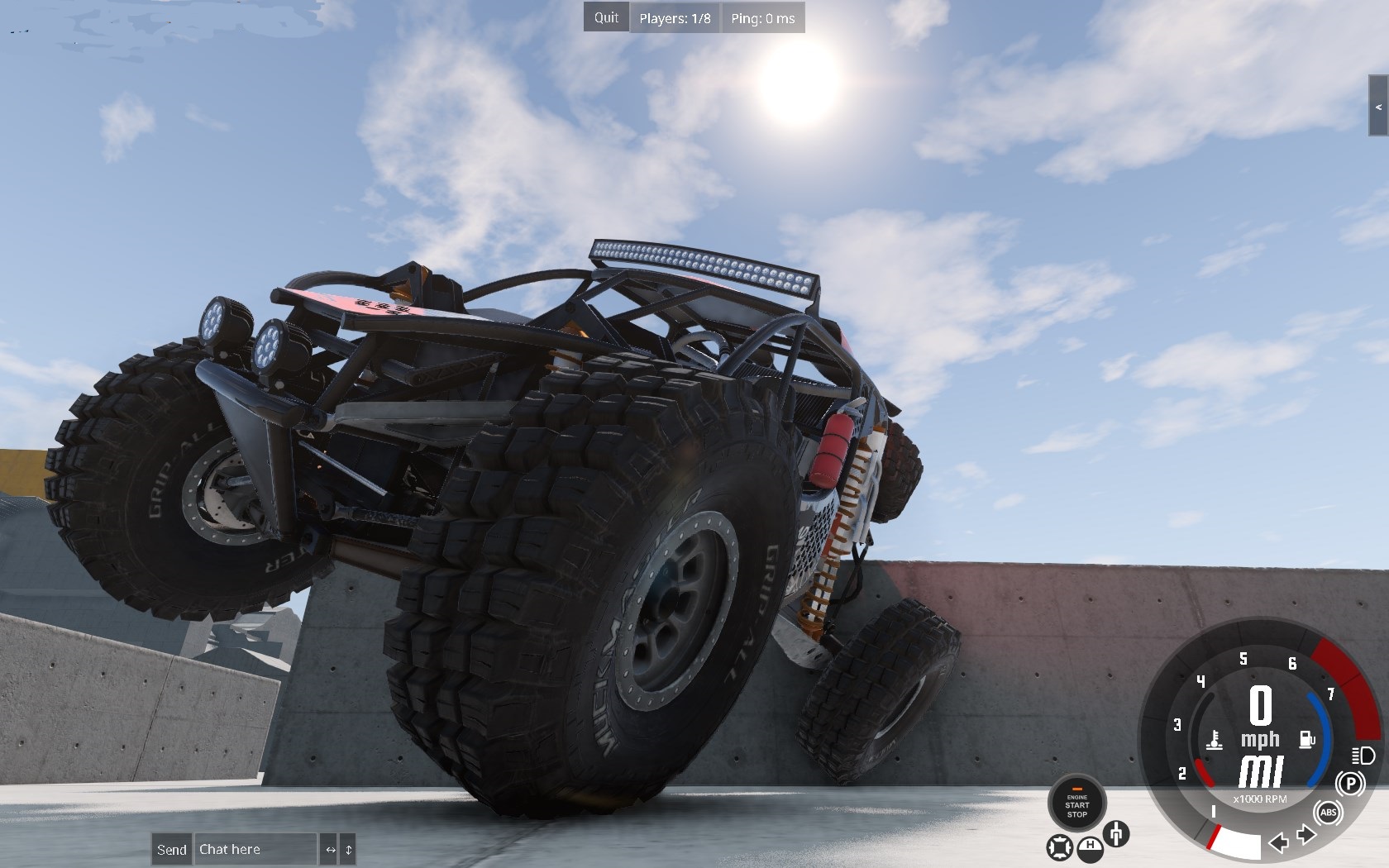Toggle the chat vertical-resize arrow button
Screen dimensions: 1389x868
(x=348, y=849)
